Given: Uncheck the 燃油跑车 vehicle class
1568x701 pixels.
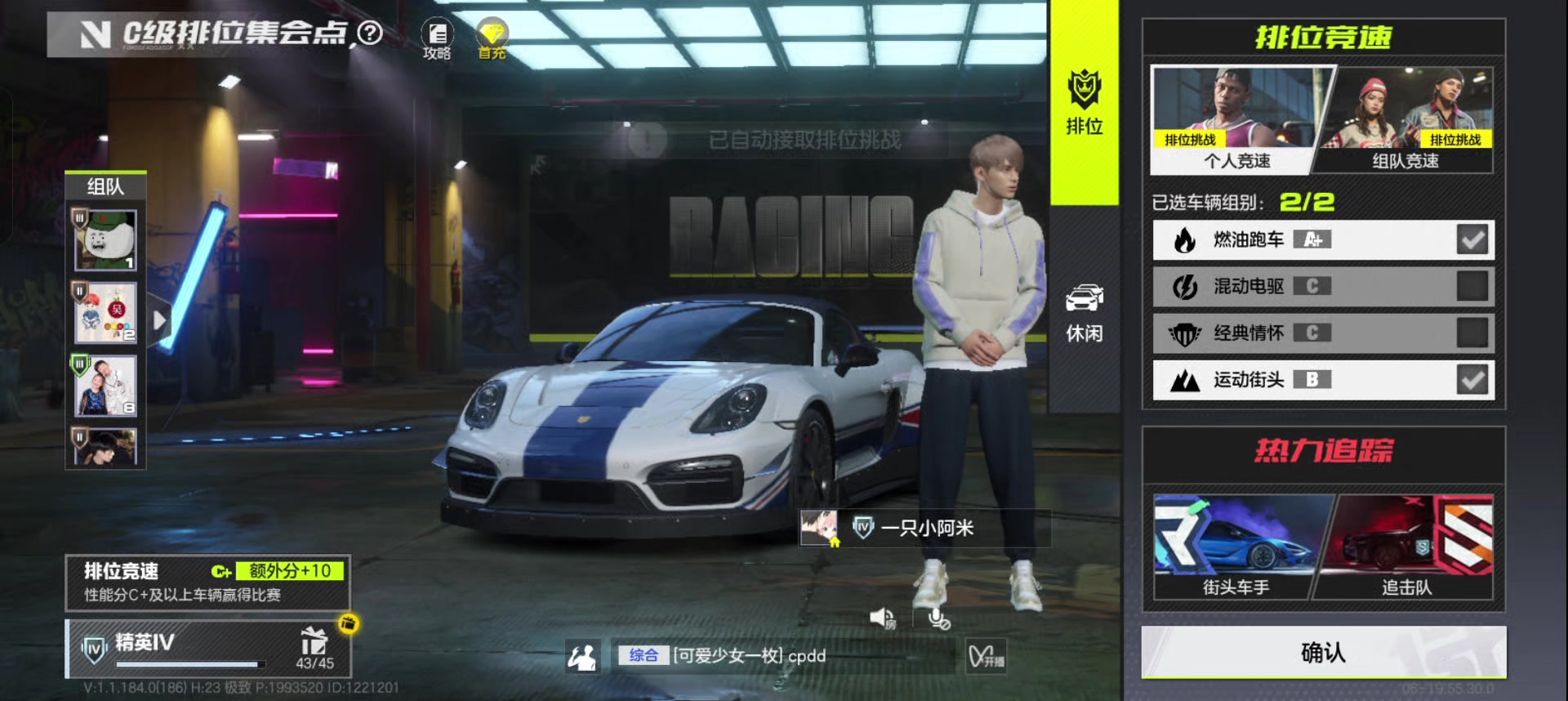Looking at the screenshot, I should tap(1472, 239).
